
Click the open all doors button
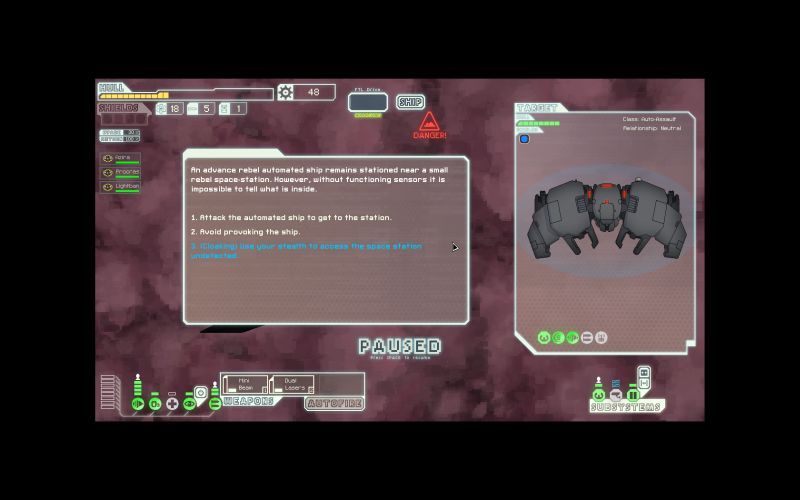coord(644,374)
